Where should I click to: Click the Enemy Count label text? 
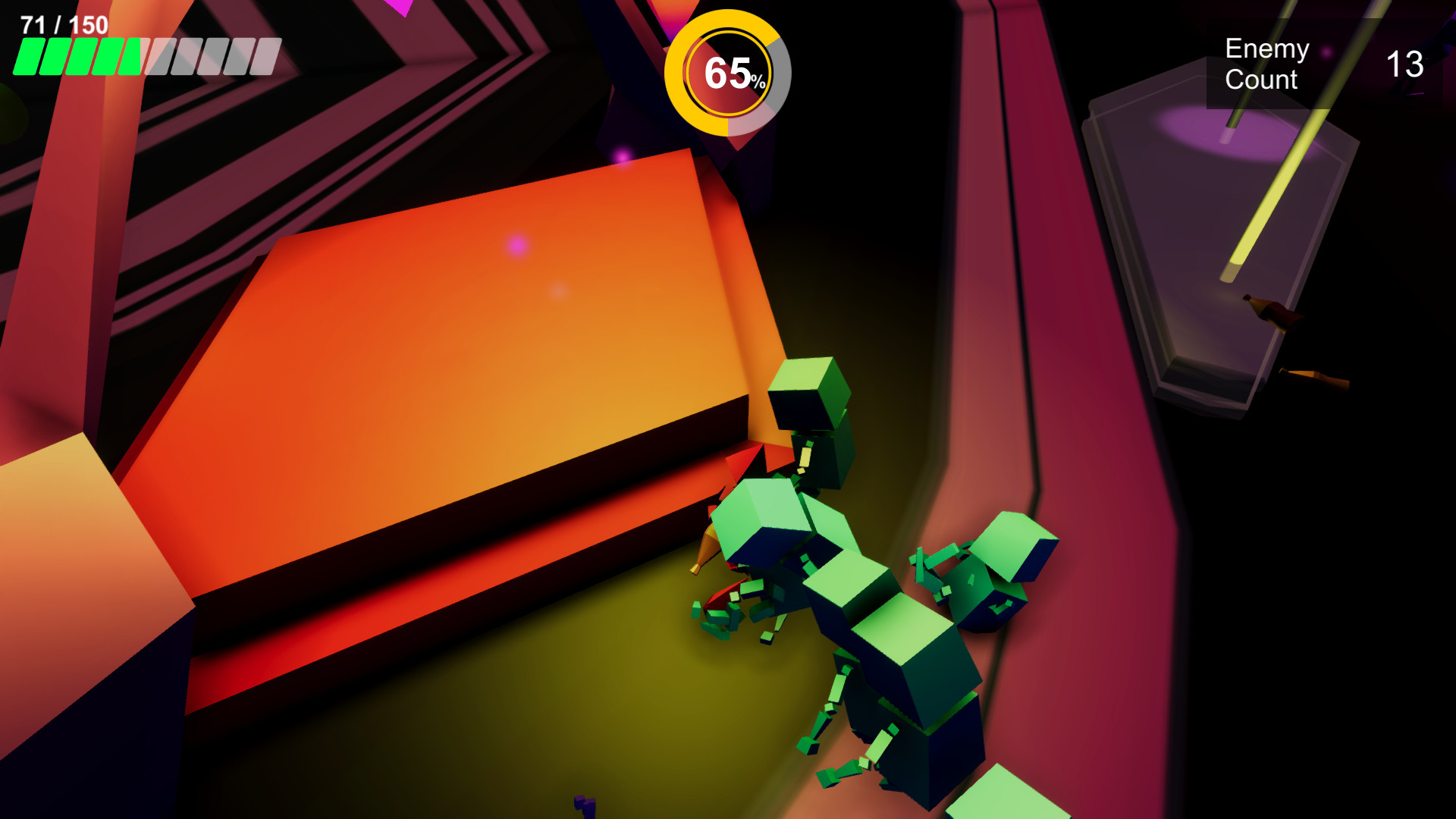(1265, 64)
